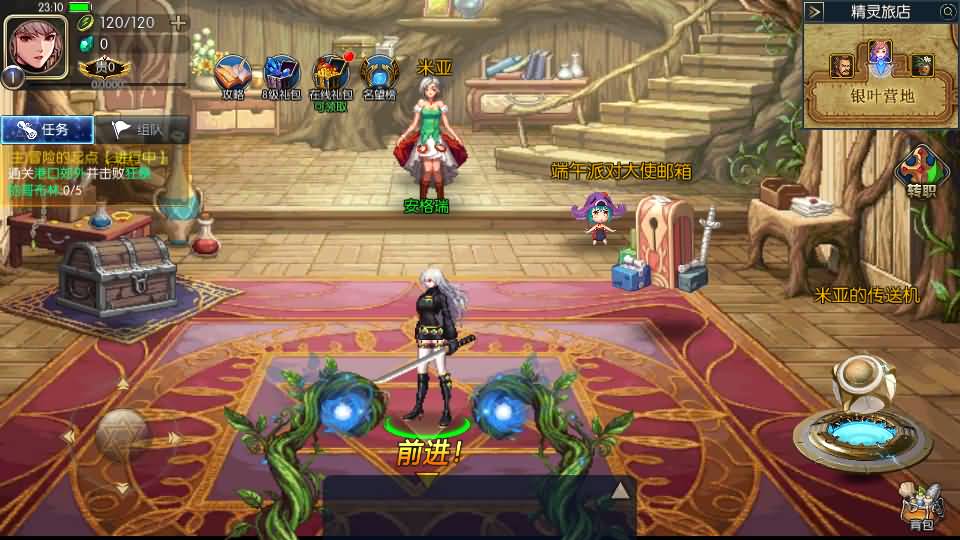Collect the 在线礼包 online gift chest
Viewport: 960px width, 540px height.
click(x=331, y=76)
